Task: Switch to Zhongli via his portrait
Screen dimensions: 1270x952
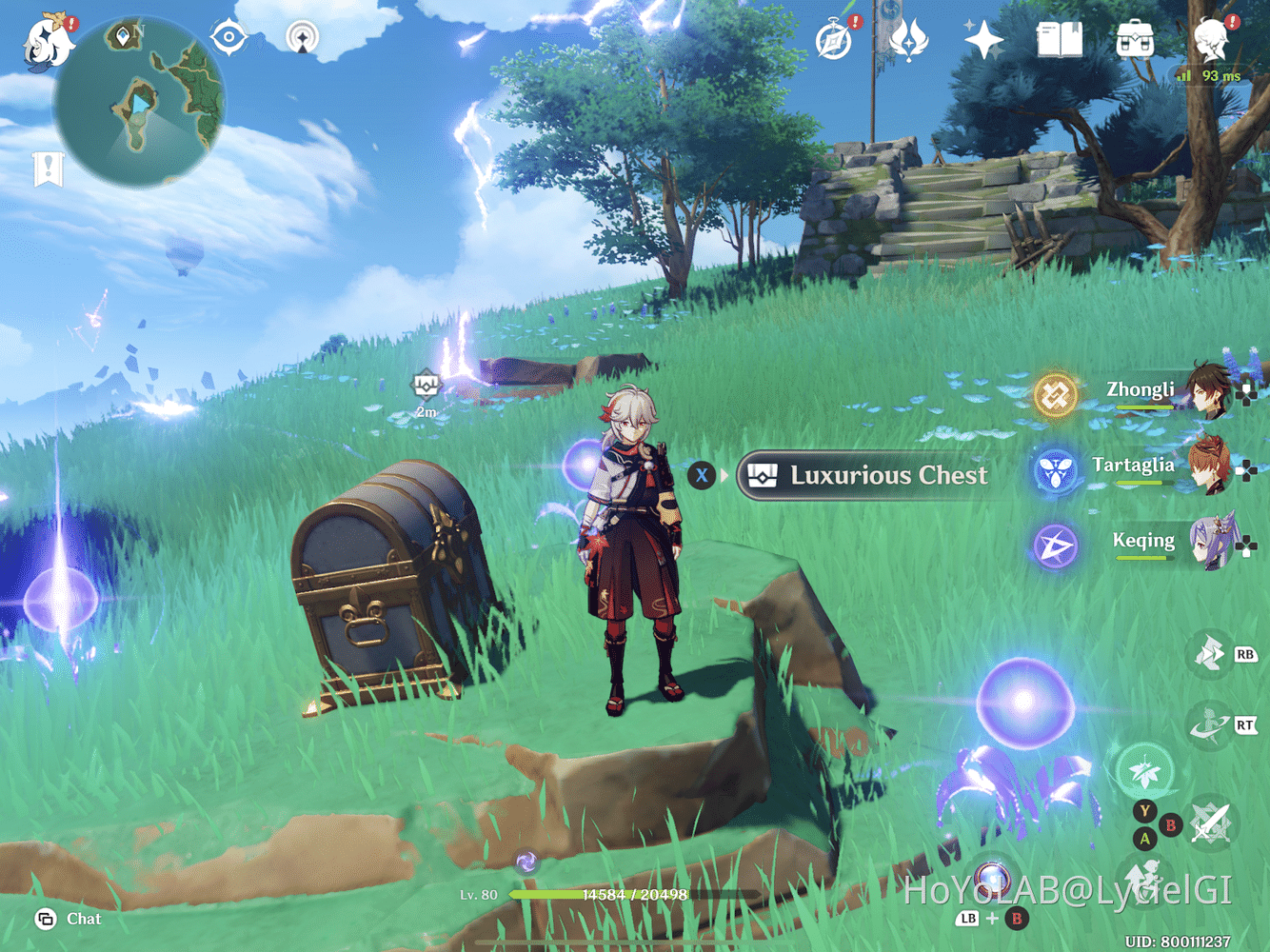Action: point(1207,390)
